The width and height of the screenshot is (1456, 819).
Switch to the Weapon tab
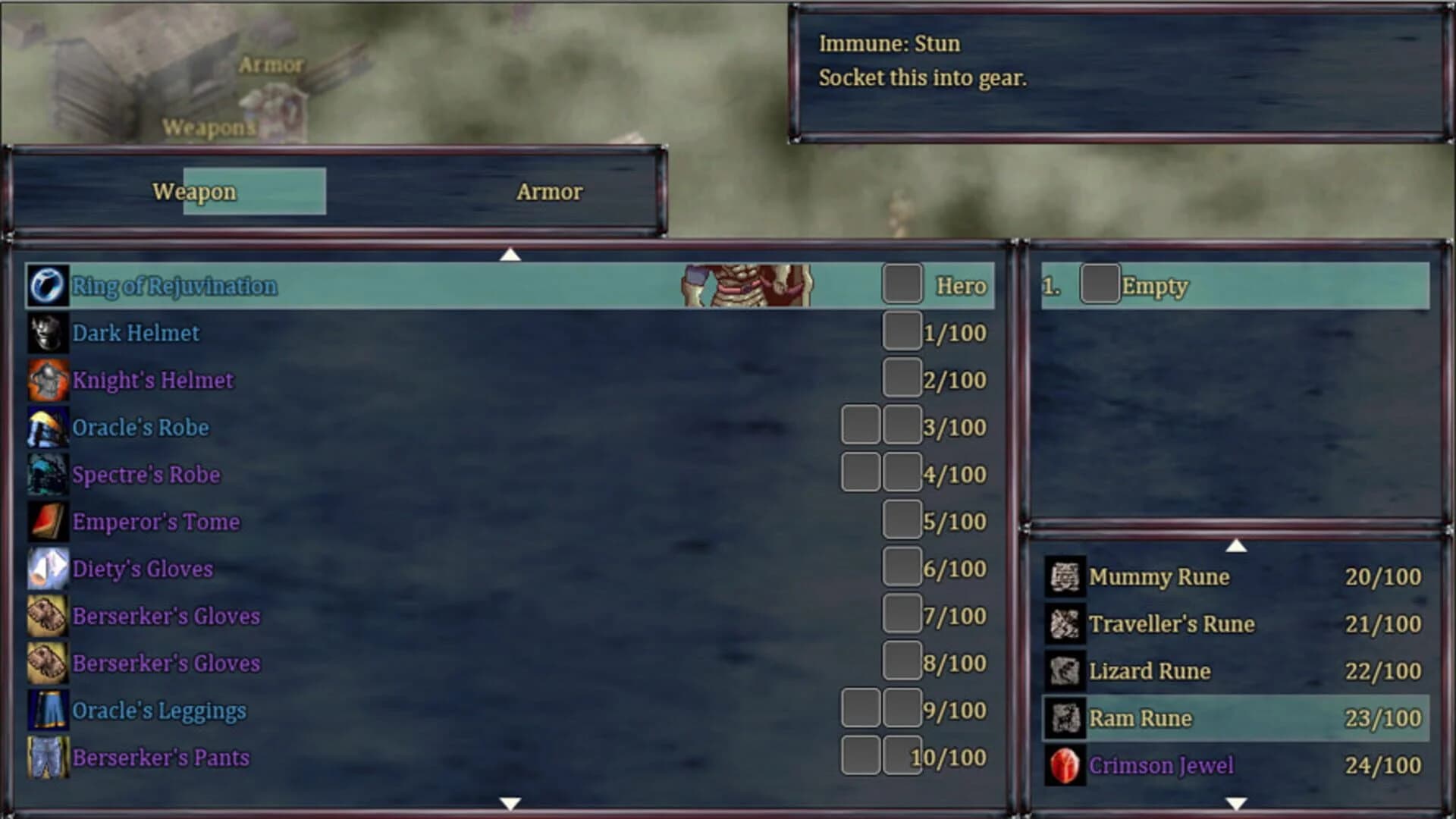pyautogui.click(x=194, y=192)
